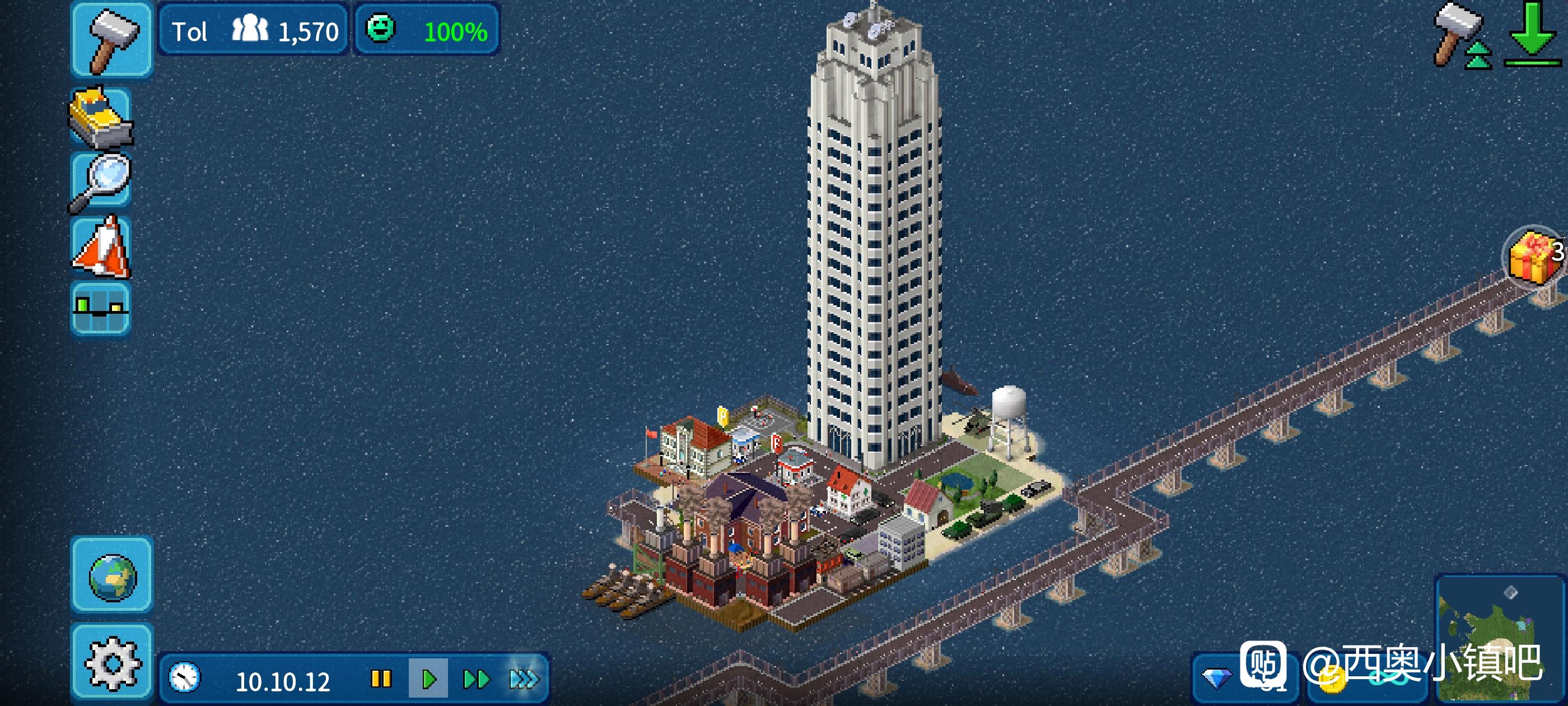Enable triple fastest game speed
Viewport: 1568px width, 706px height.
click(524, 679)
